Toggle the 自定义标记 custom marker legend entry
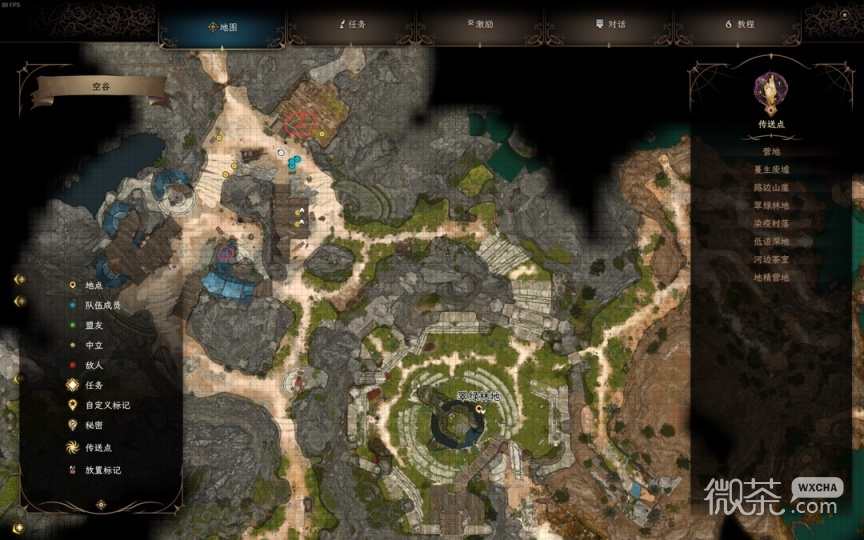This screenshot has width=864, height=540. [106, 405]
